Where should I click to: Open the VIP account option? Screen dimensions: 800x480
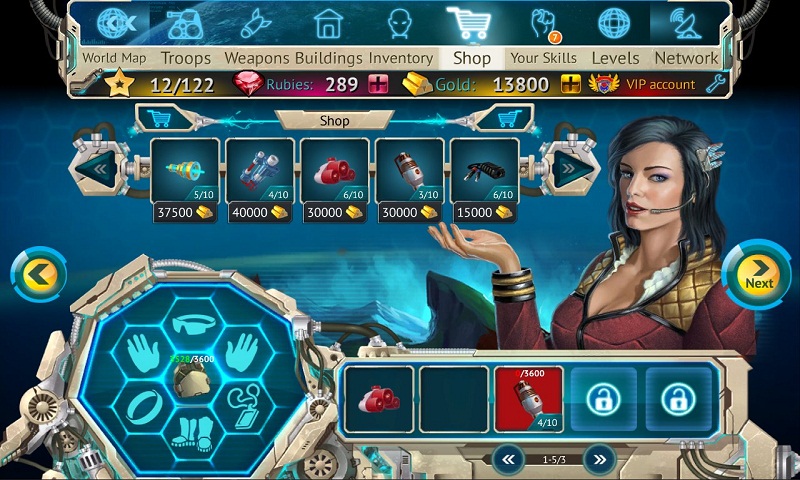(x=646, y=84)
